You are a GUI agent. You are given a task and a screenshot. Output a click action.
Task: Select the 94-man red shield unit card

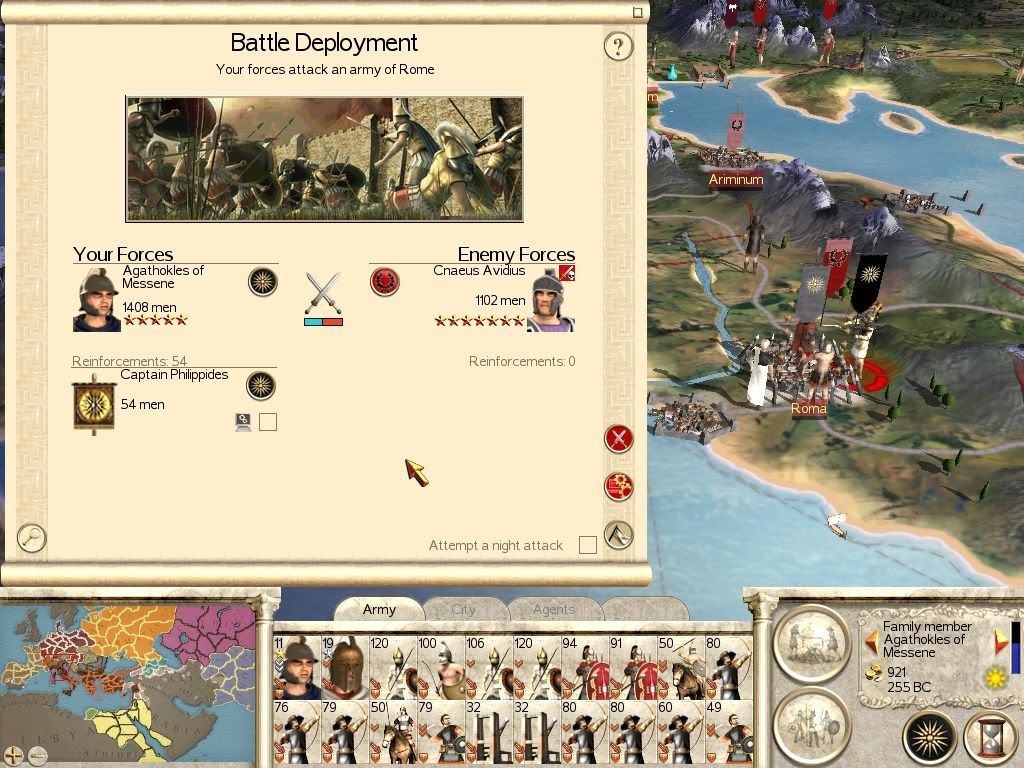tap(584, 667)
